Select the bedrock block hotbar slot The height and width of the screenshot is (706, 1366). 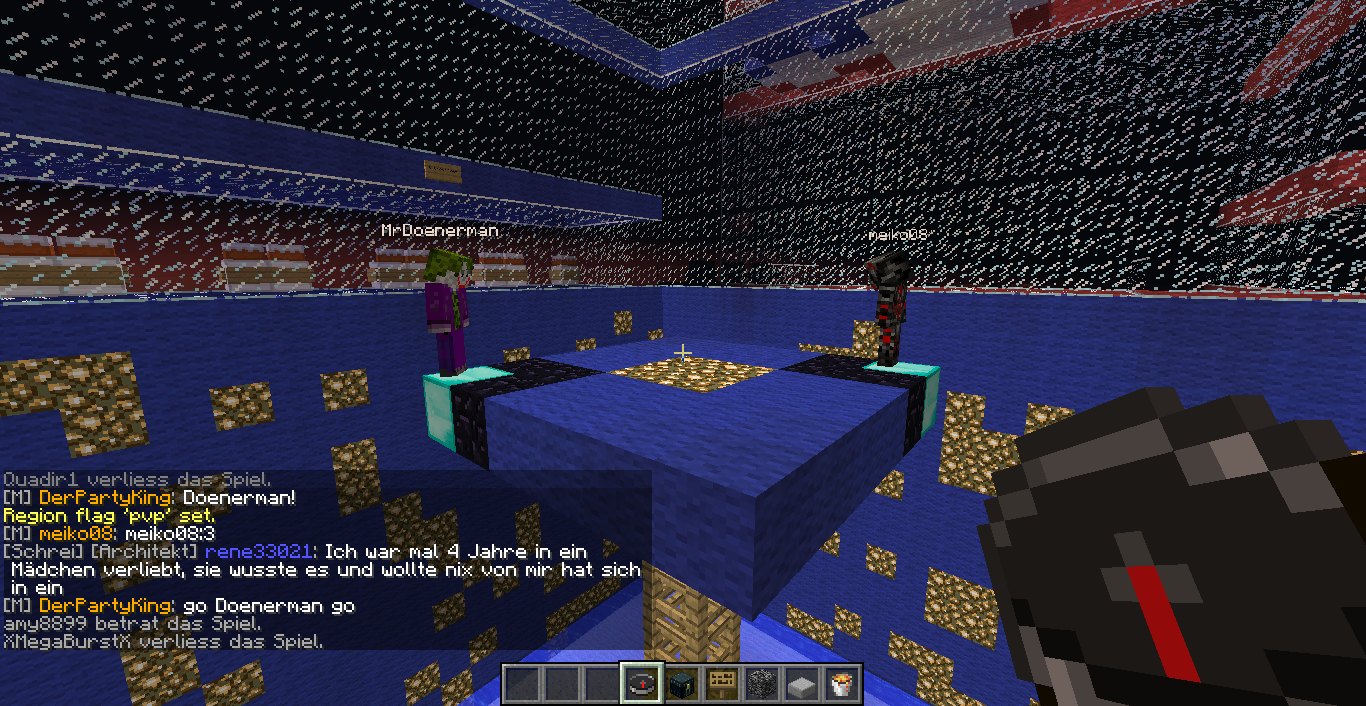coord(762,683)
